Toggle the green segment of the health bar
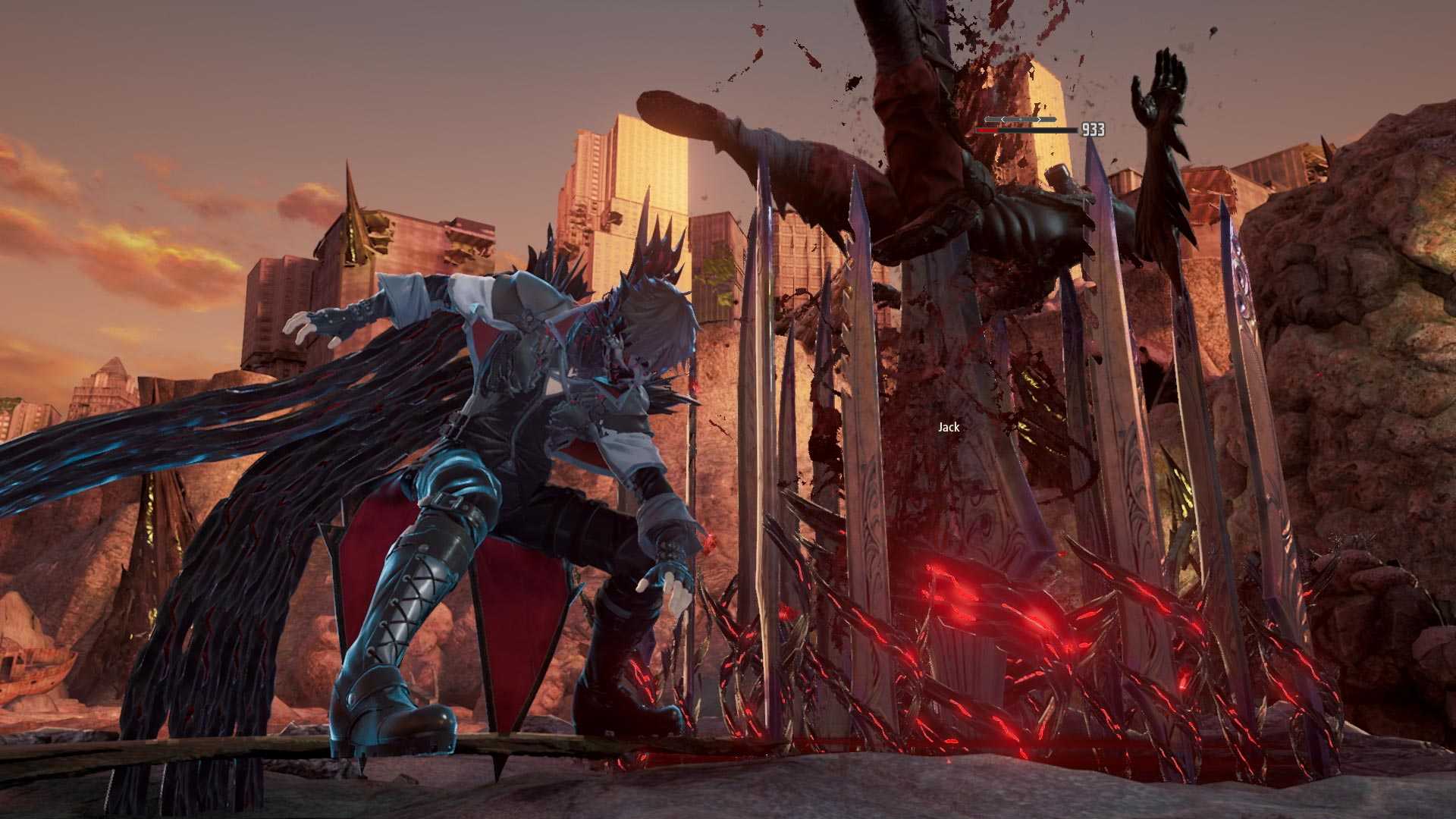1456x819 pixels. click(1004, 130)
